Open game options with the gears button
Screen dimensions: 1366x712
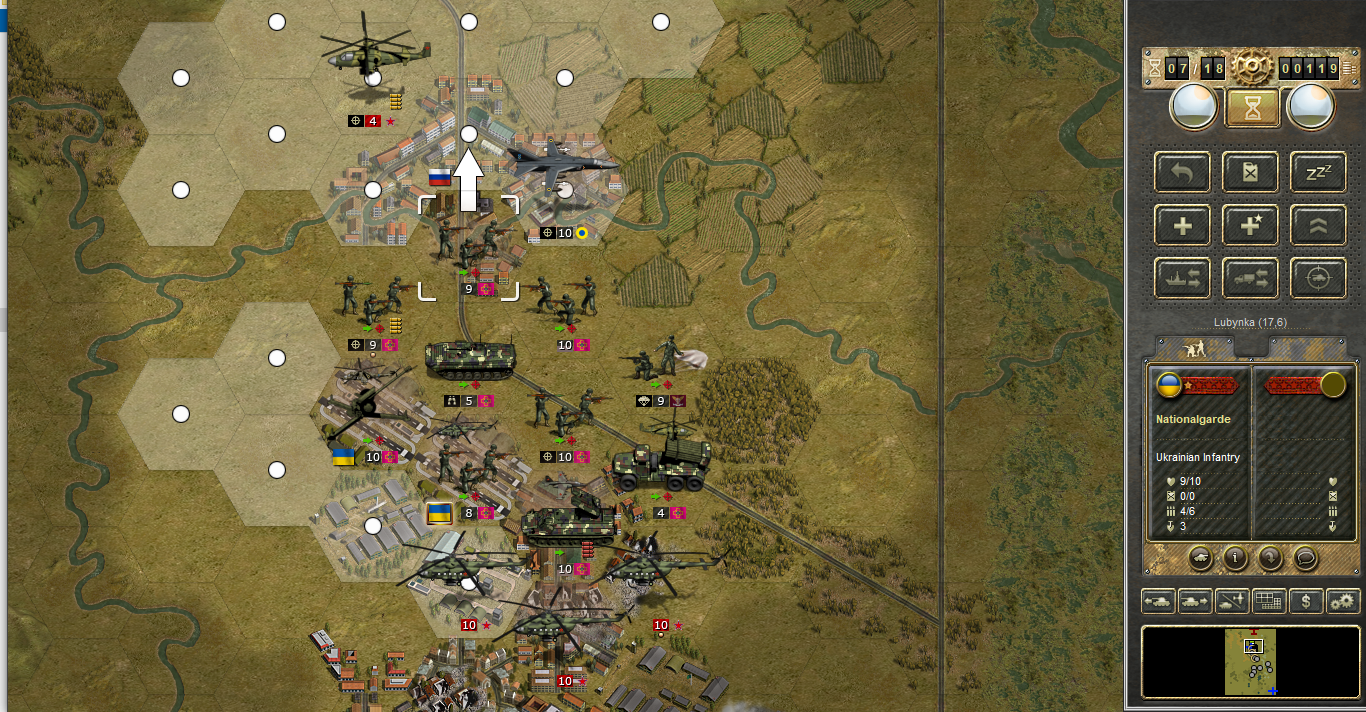tap(1342, 602)
